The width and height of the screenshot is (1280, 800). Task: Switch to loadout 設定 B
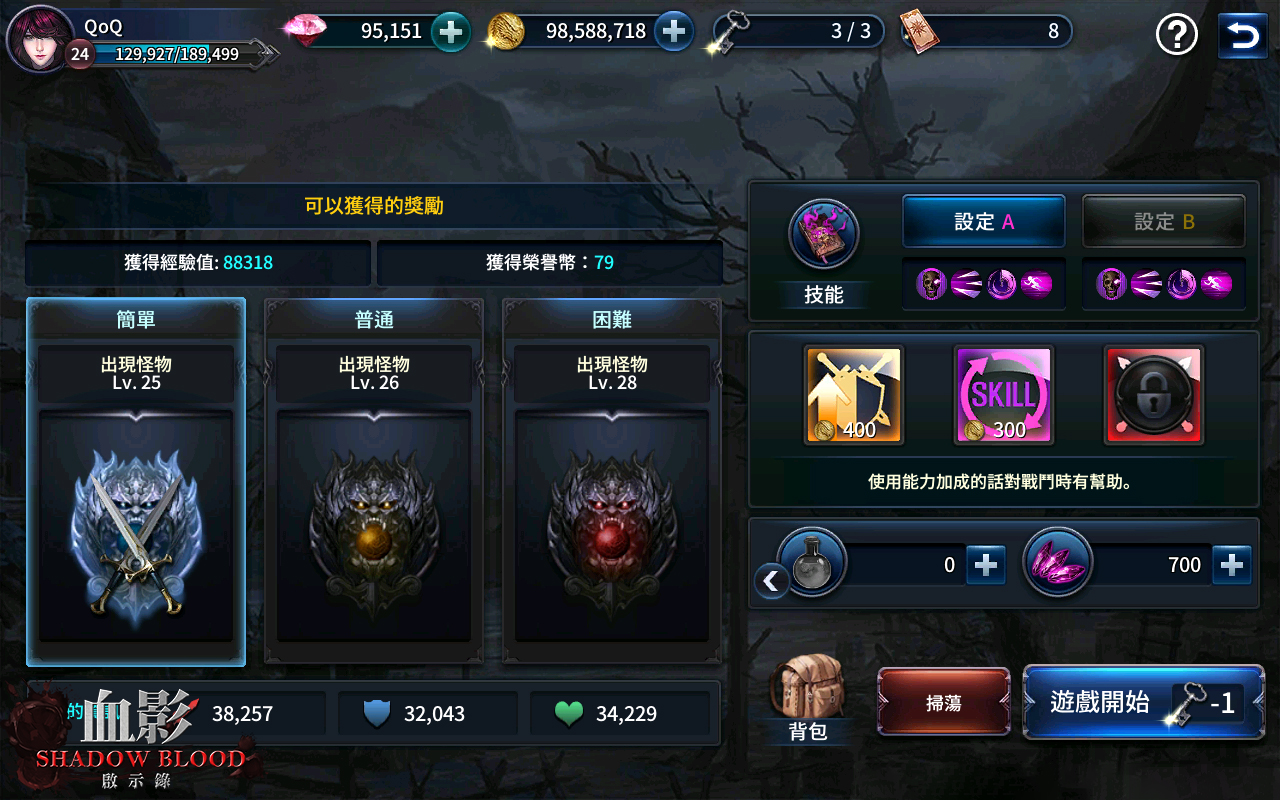(x=1163, y=221)
